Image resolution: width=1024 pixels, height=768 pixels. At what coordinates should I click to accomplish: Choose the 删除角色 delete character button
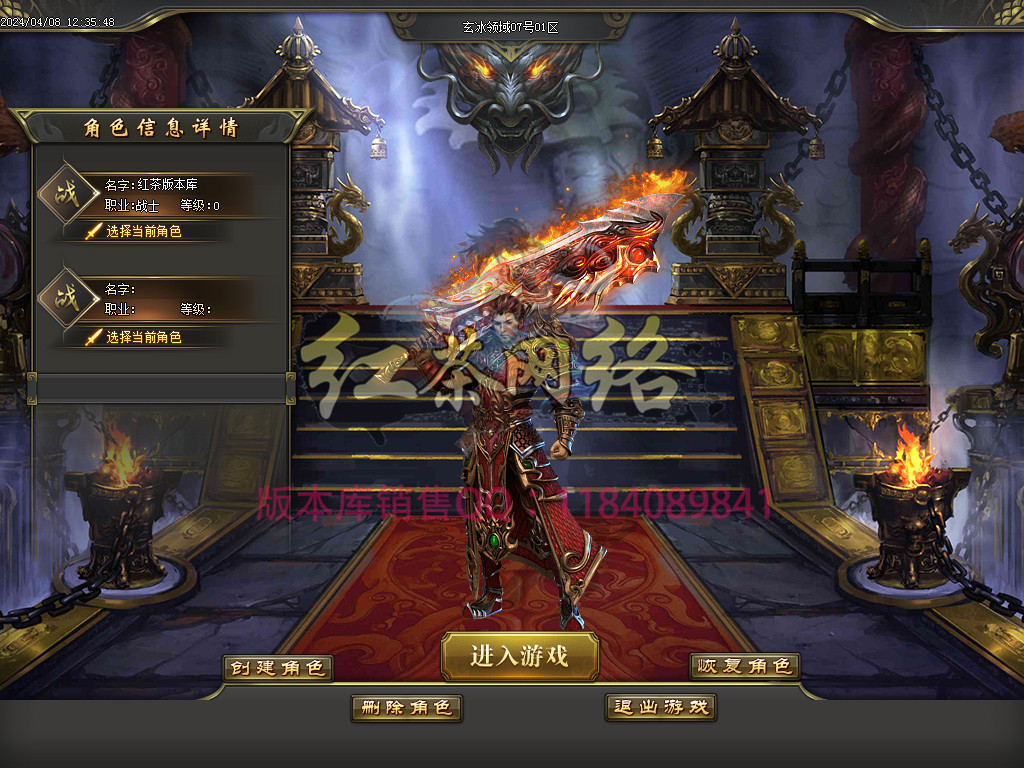click(406, 708)
